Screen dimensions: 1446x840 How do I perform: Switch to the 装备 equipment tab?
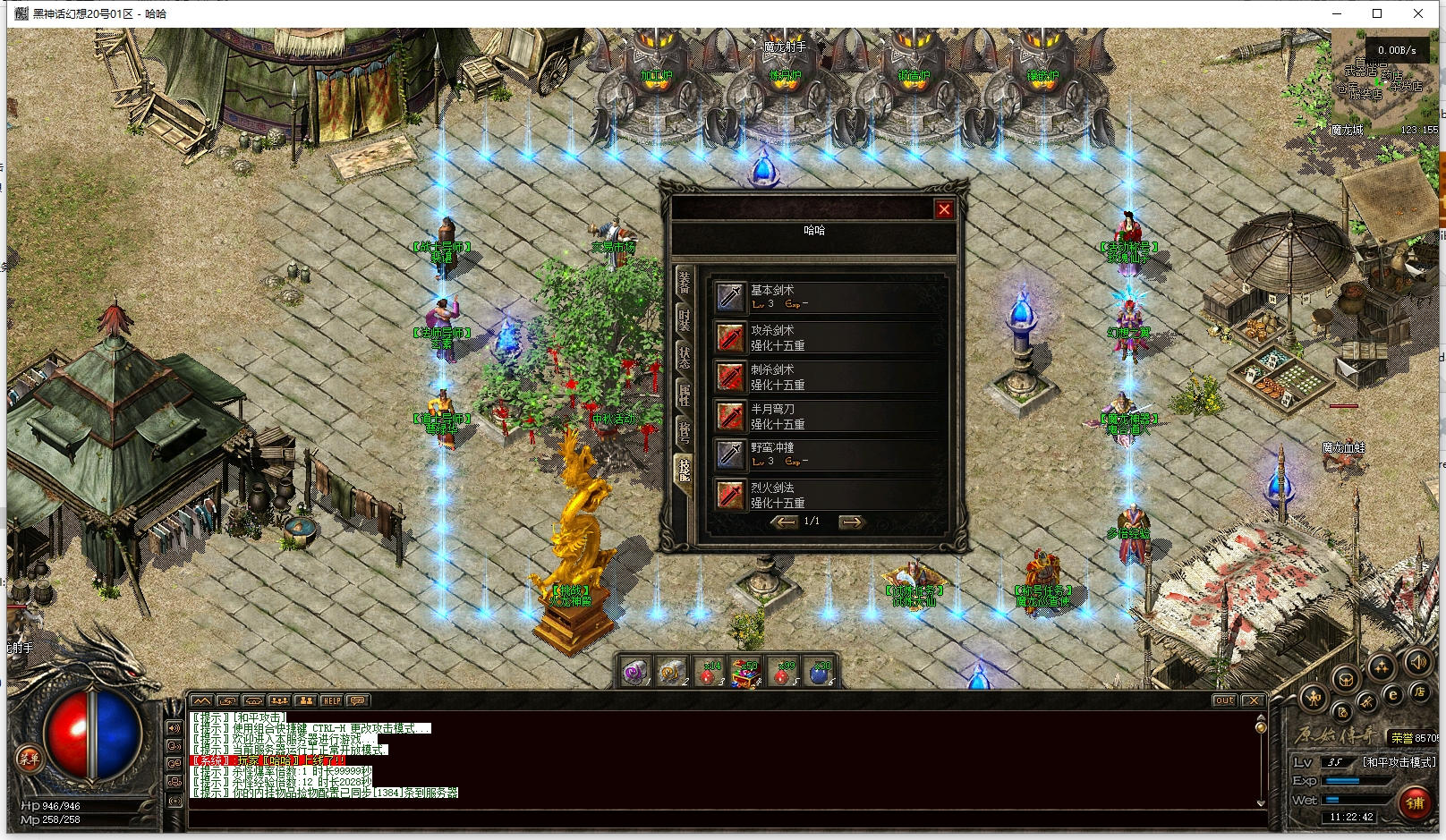click(x=684, y=283)
